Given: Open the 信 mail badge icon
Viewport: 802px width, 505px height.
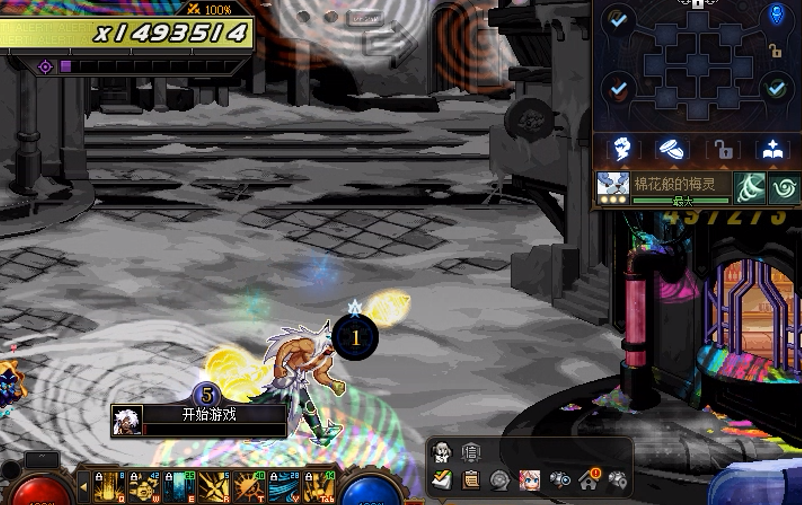Looking at the screenshot, I should [470, 452].
